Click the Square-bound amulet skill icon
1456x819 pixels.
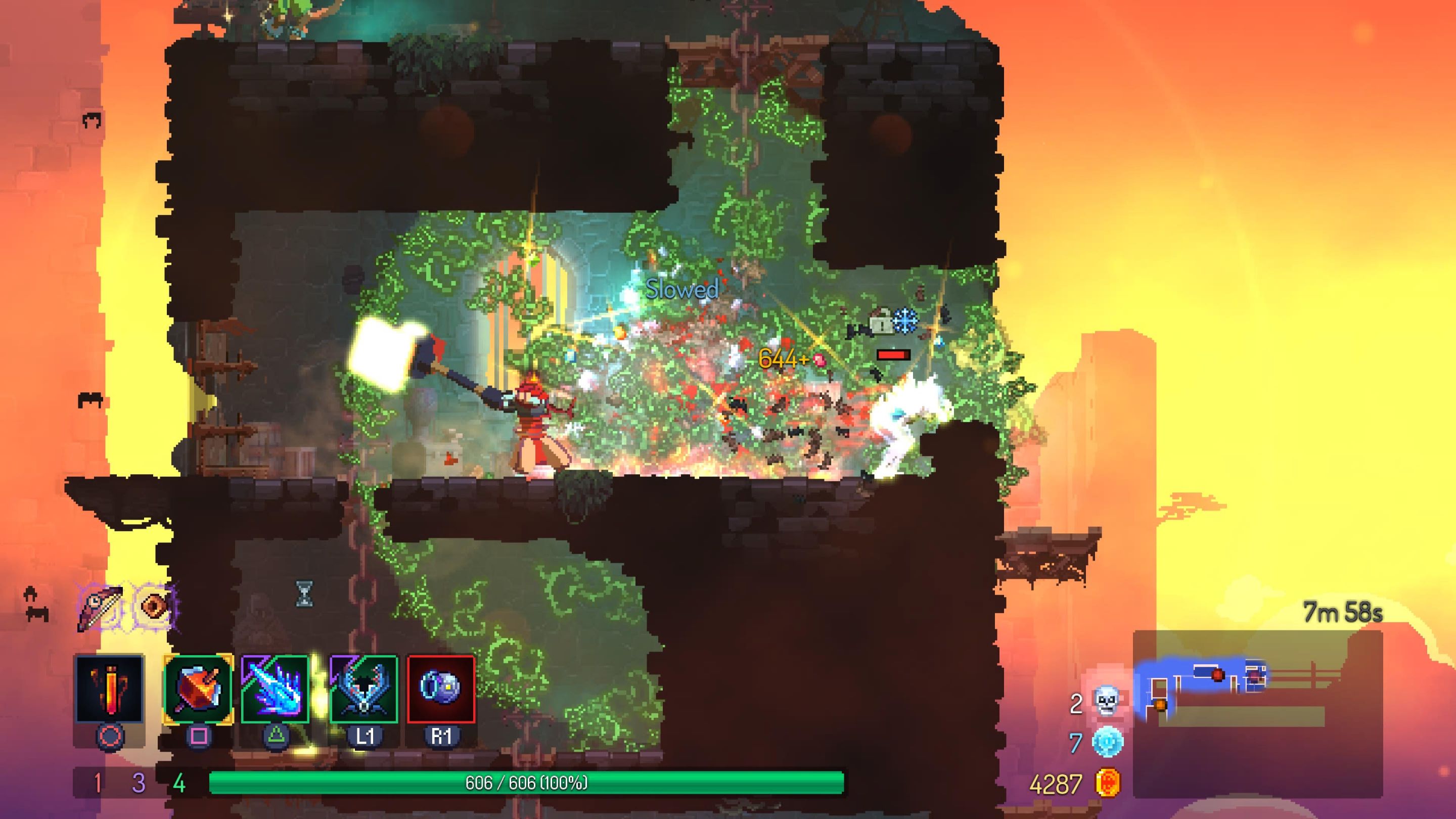tap(198, 691)
